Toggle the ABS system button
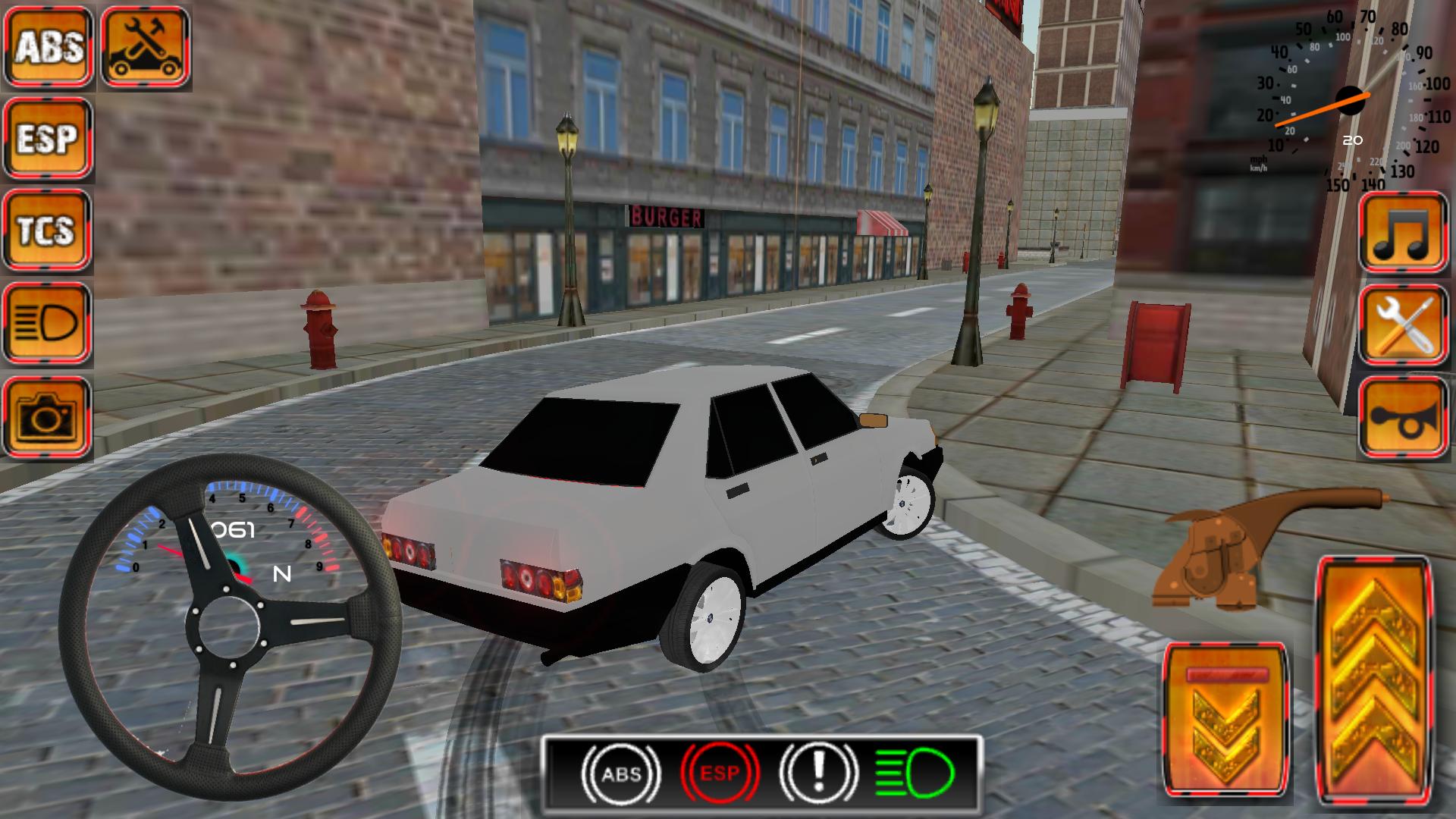The width and height of the screenshot is (1456, 819). [x=48, y=45]
